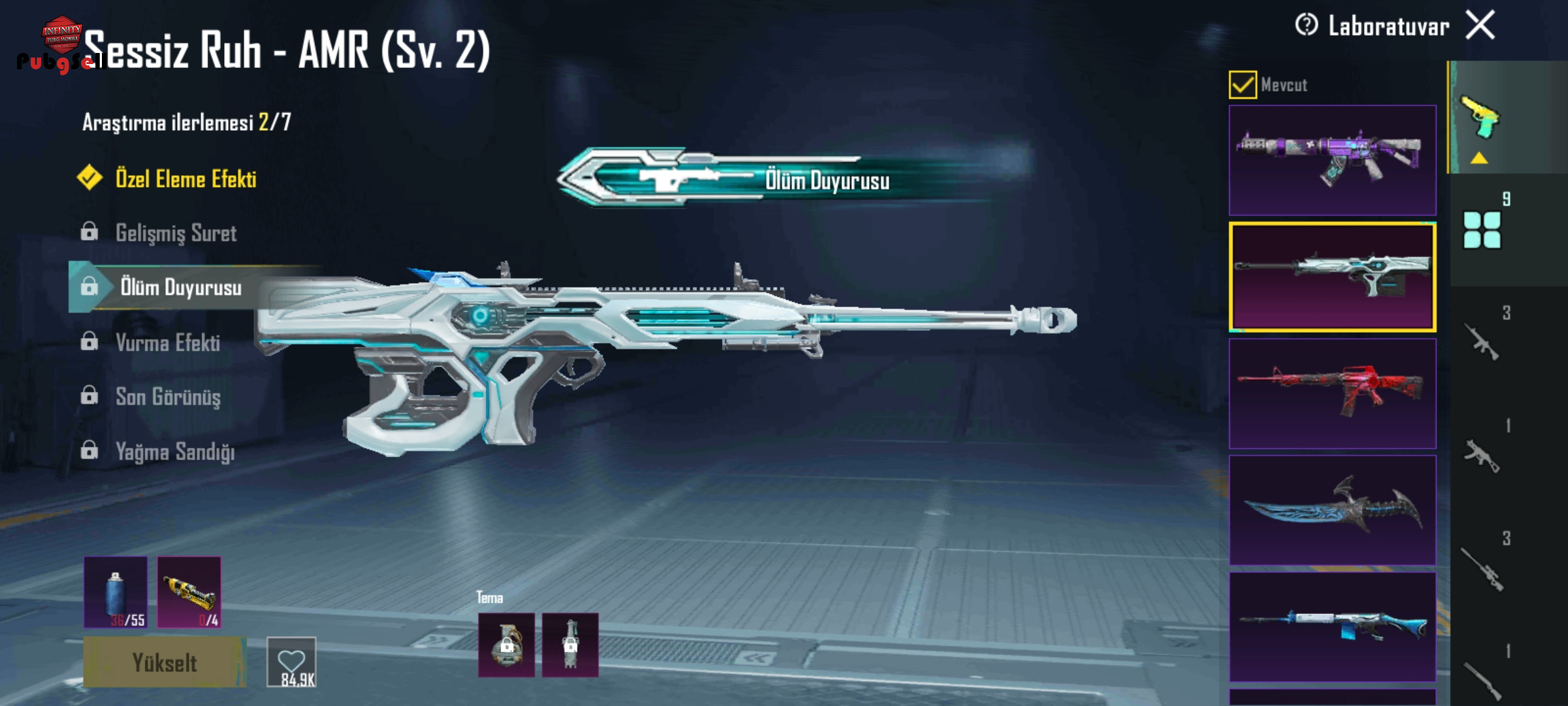The height and width of the screenshot is (706, 1568).
Task: Open the Vurma Efekti entry
Action: (x=167, y=343)
